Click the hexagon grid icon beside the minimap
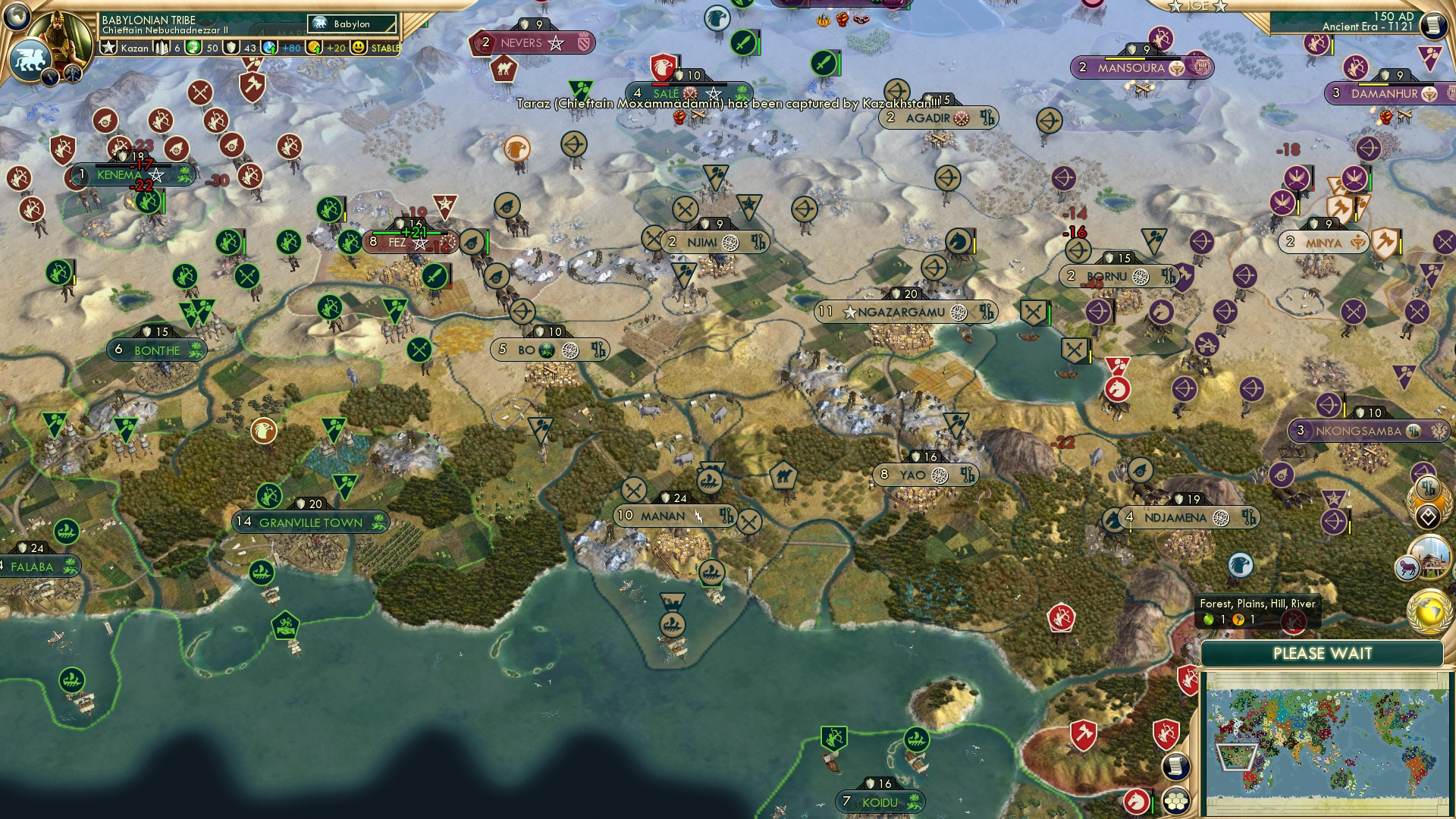Screen dimensions: 1456x819 coord(1175,801)
